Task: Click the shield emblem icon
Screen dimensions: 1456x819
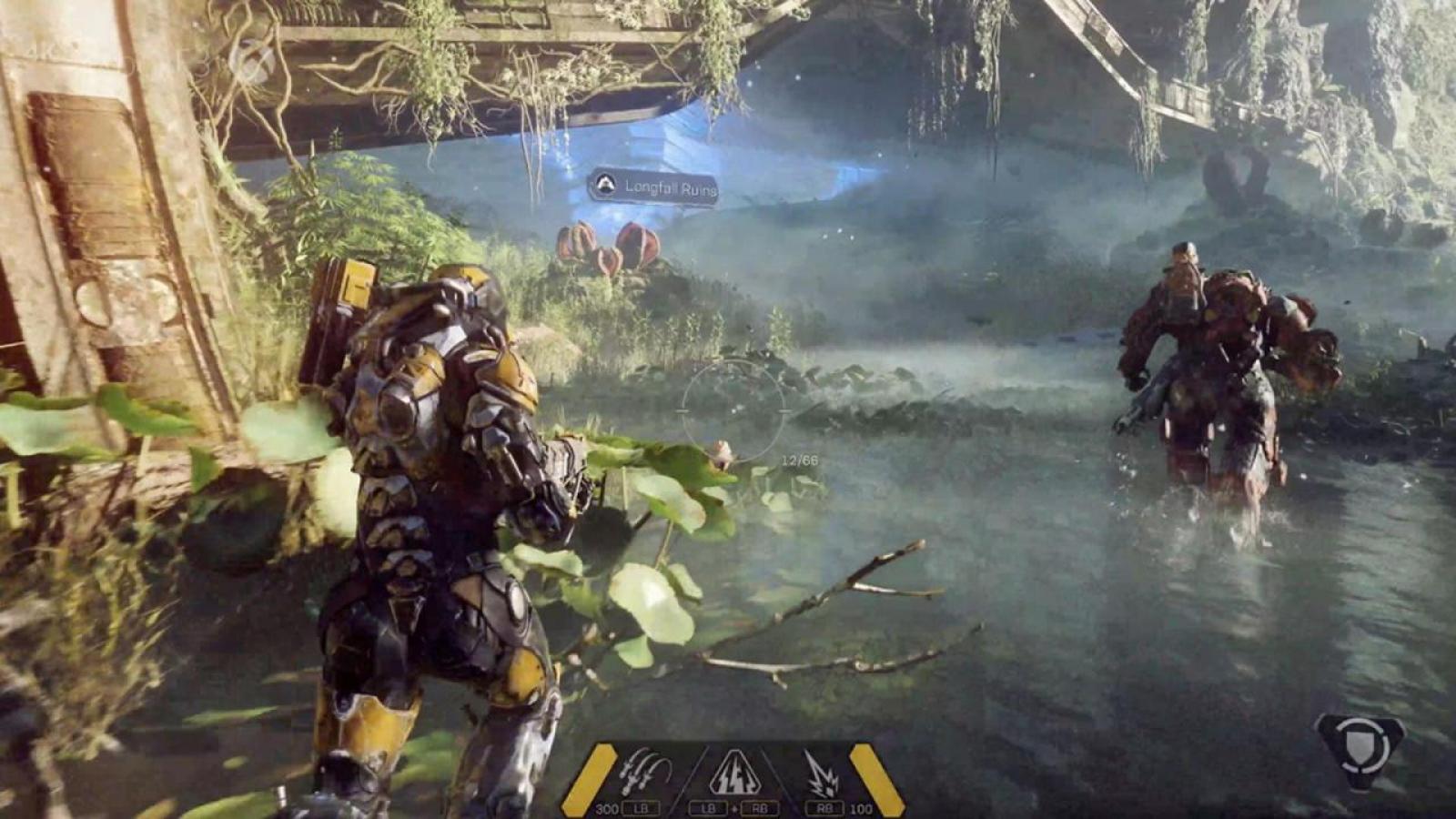Action: point(1360,748)
